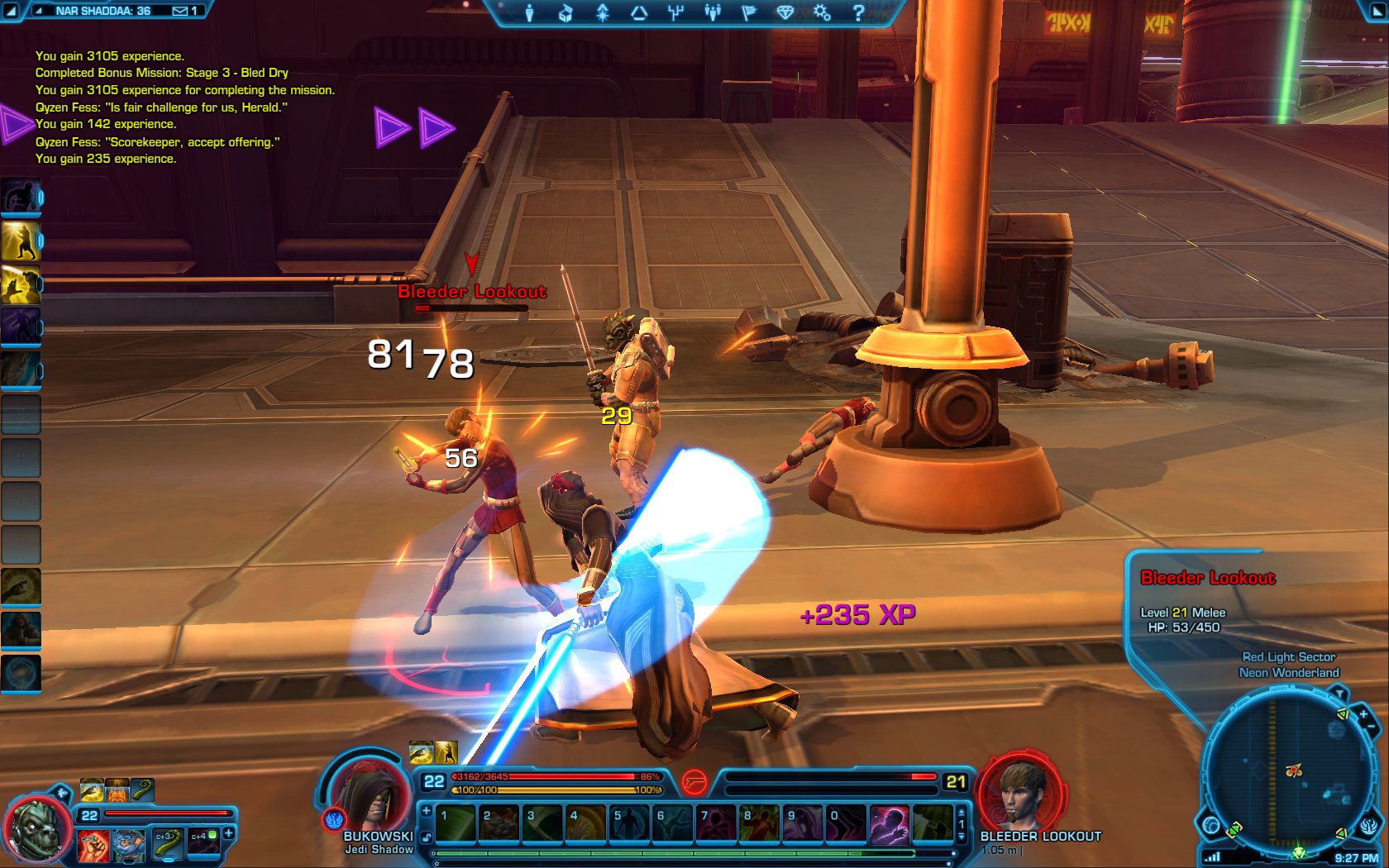Open the character sheet icon

[529, 13]
